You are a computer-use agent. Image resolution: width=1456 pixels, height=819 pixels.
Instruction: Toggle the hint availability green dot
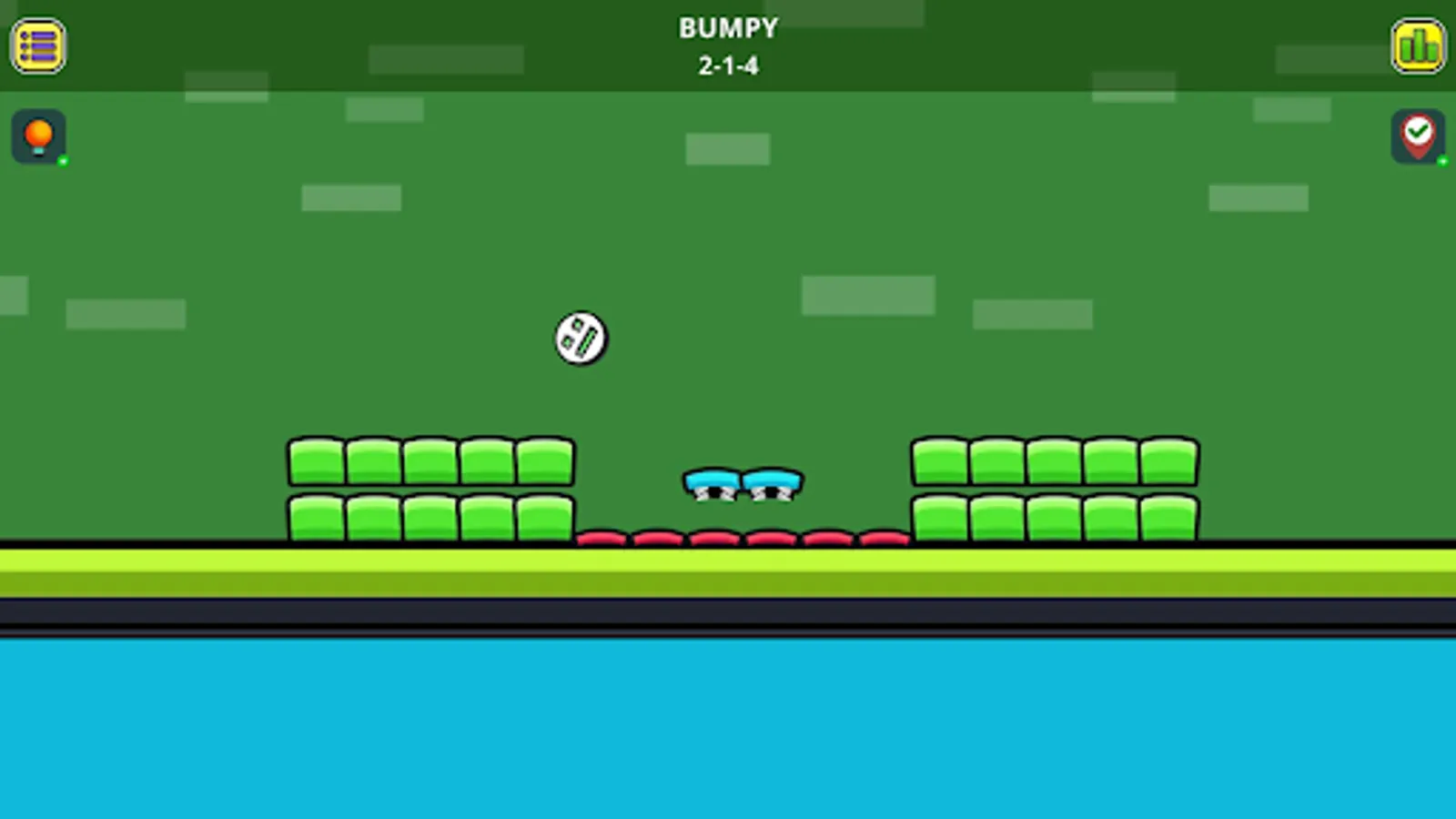(x=62, y=162)
